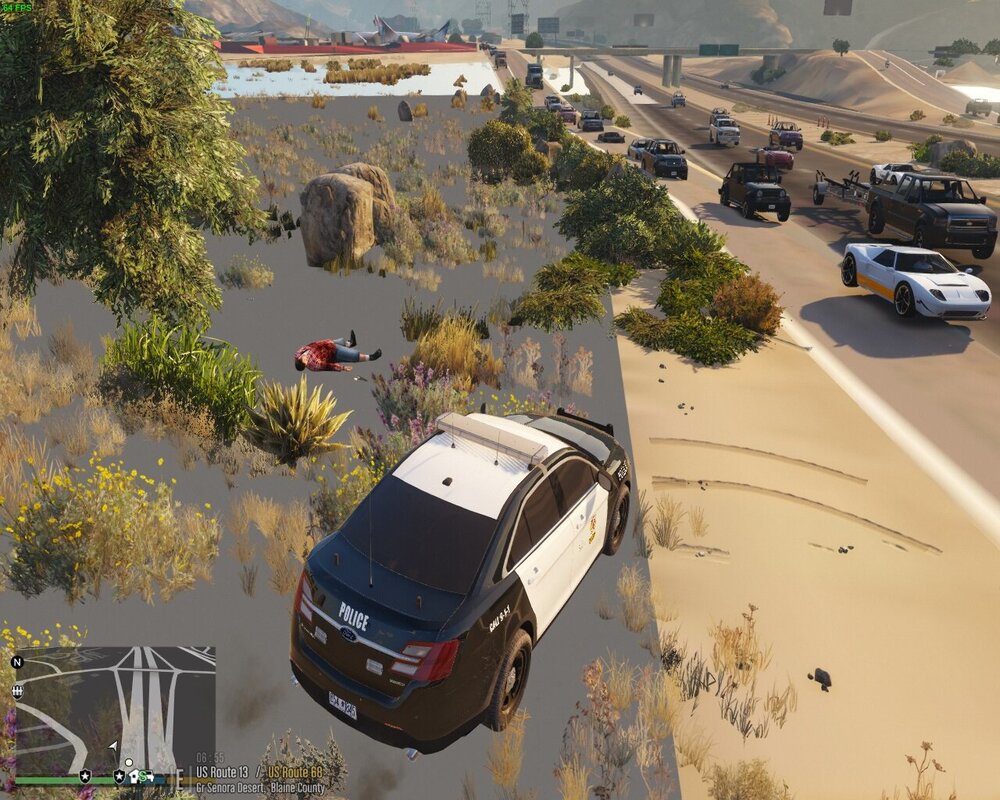Click the white house blip on minimap
Viewport: 1000px width, 800px height.
pos(133,775)
